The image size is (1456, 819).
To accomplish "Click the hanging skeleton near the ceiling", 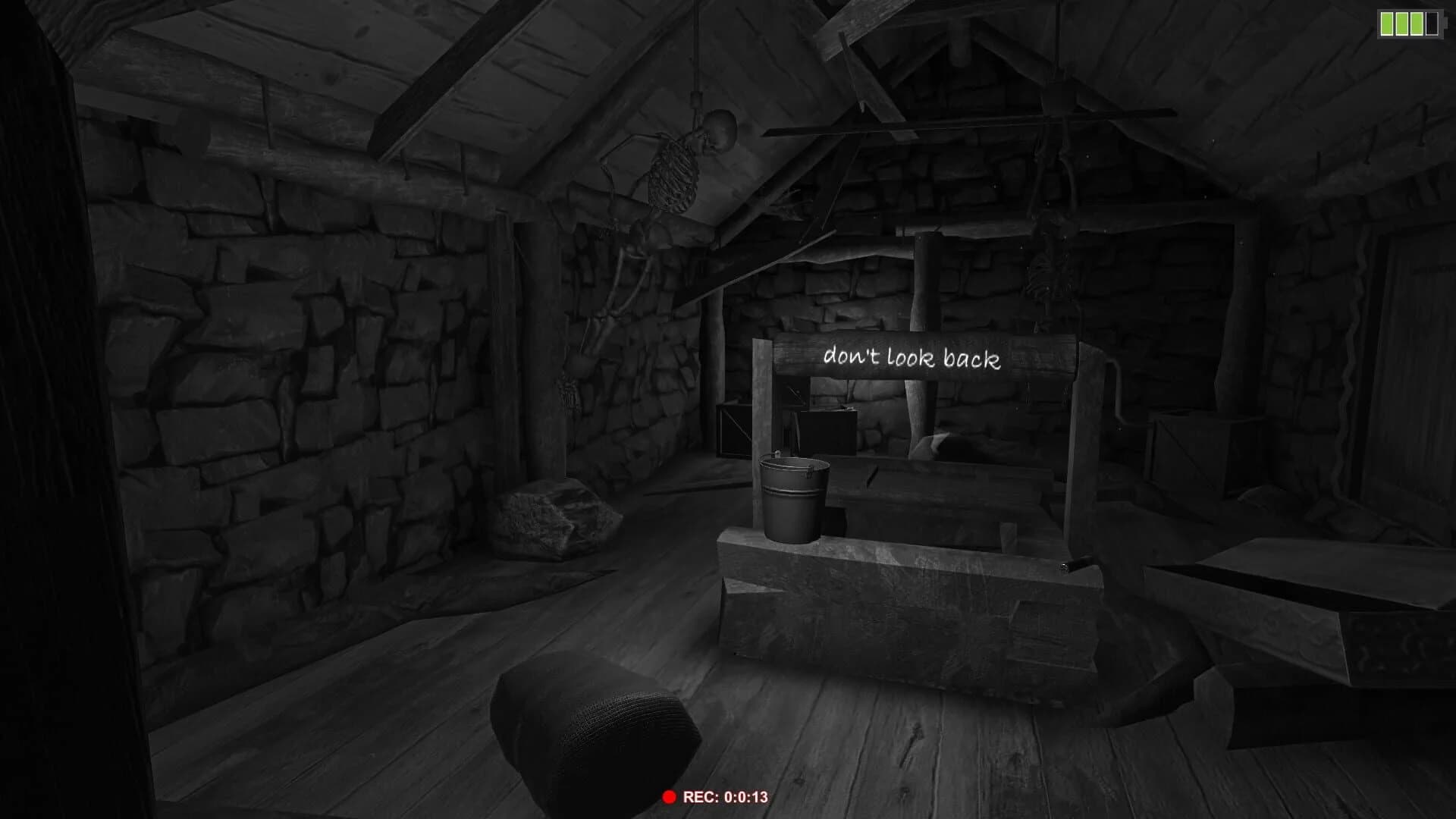I will pyautogui.click(x=675, y=174).
